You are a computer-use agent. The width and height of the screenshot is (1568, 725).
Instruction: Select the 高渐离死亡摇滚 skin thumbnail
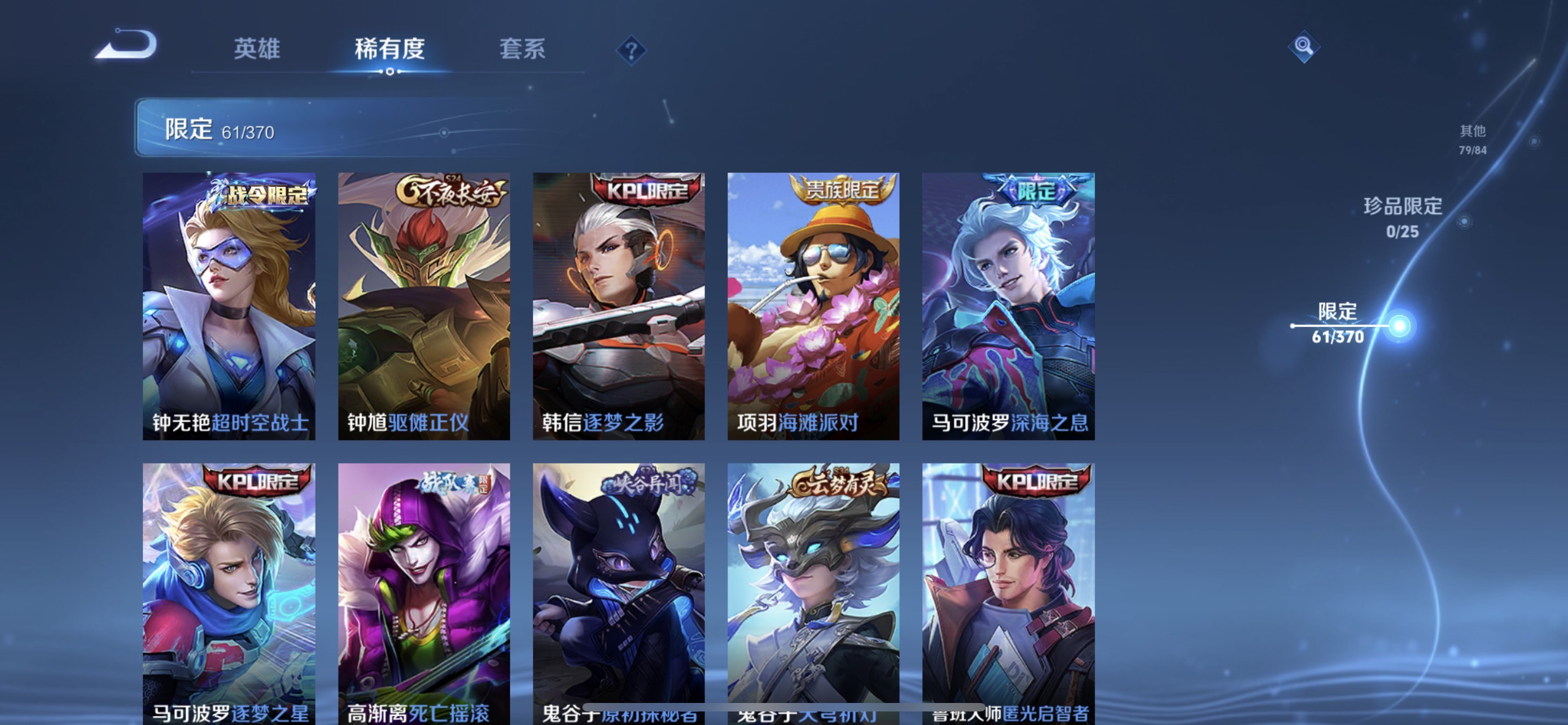(x=424, y=591)
